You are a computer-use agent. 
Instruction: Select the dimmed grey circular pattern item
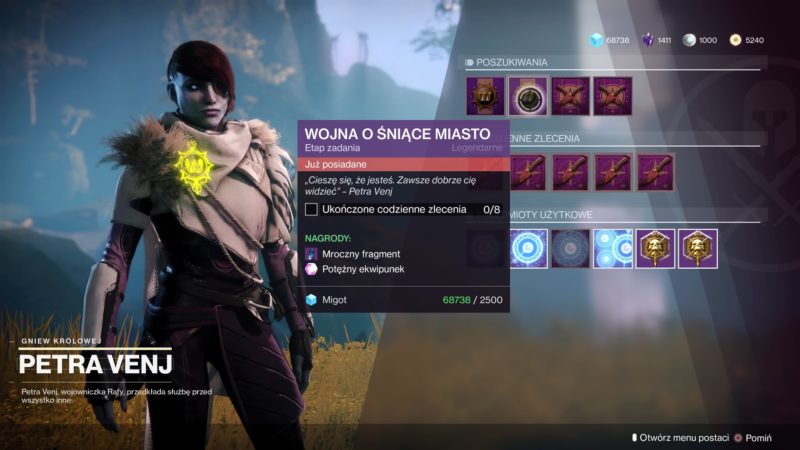click(570, 249)
